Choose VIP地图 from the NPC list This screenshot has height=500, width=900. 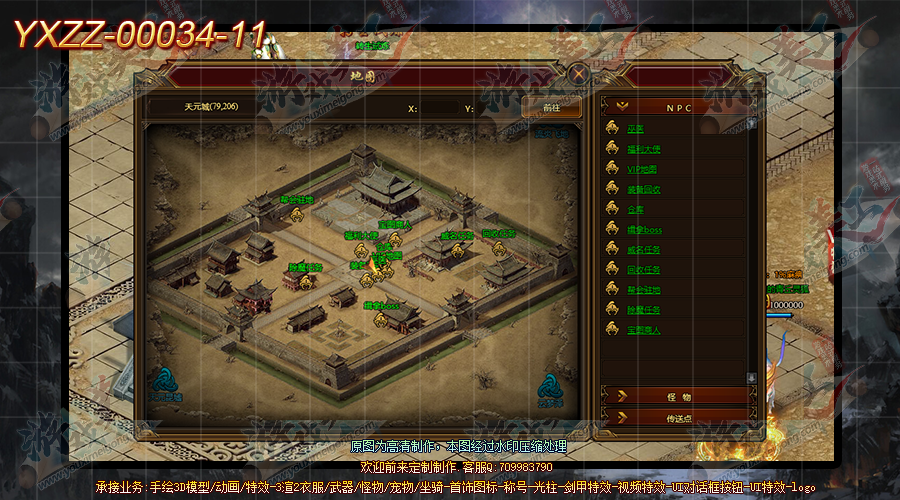pyautogui.click(x=644, y=169)
